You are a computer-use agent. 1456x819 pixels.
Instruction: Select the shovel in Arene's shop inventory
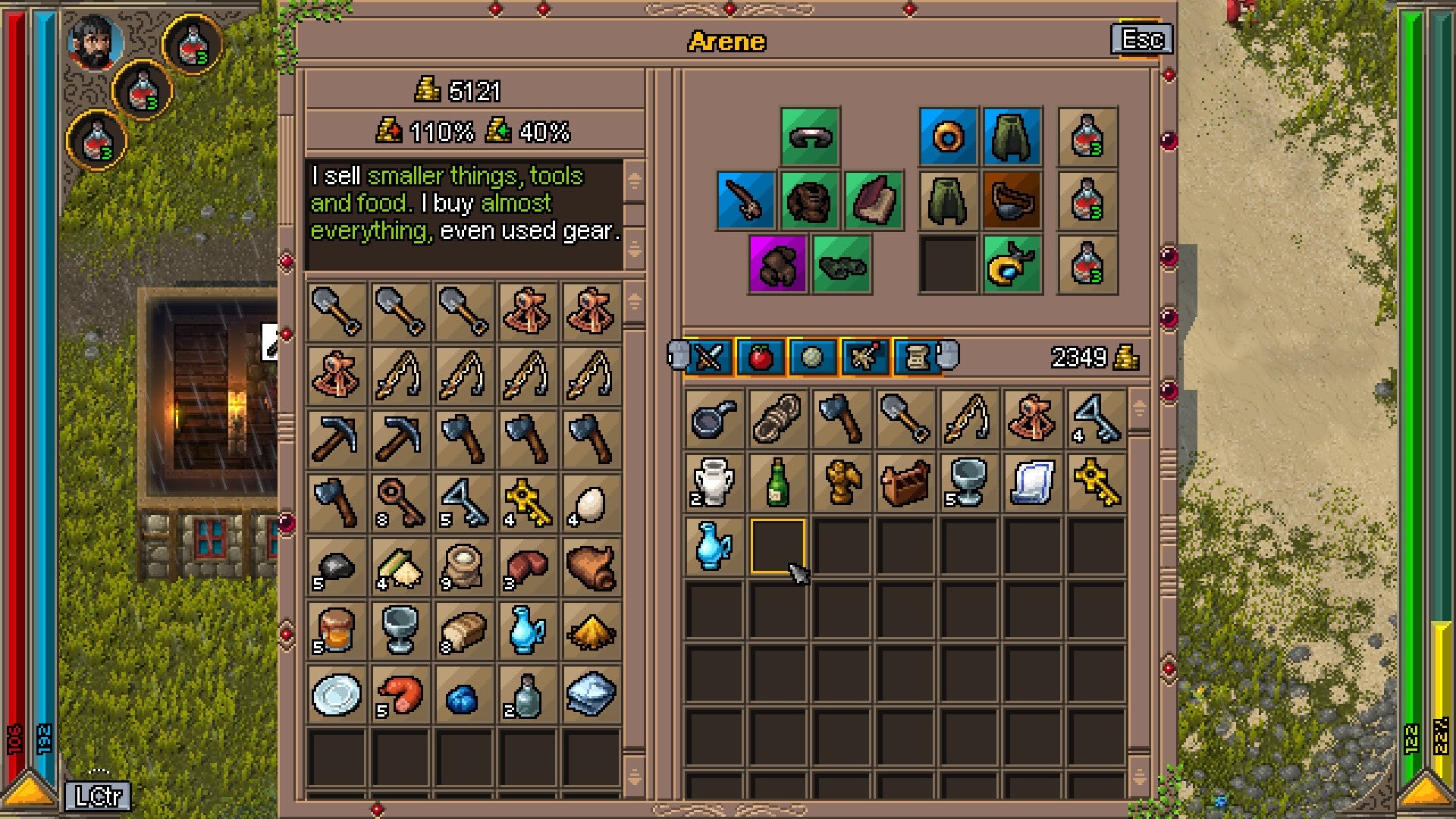tap(336, 312)
